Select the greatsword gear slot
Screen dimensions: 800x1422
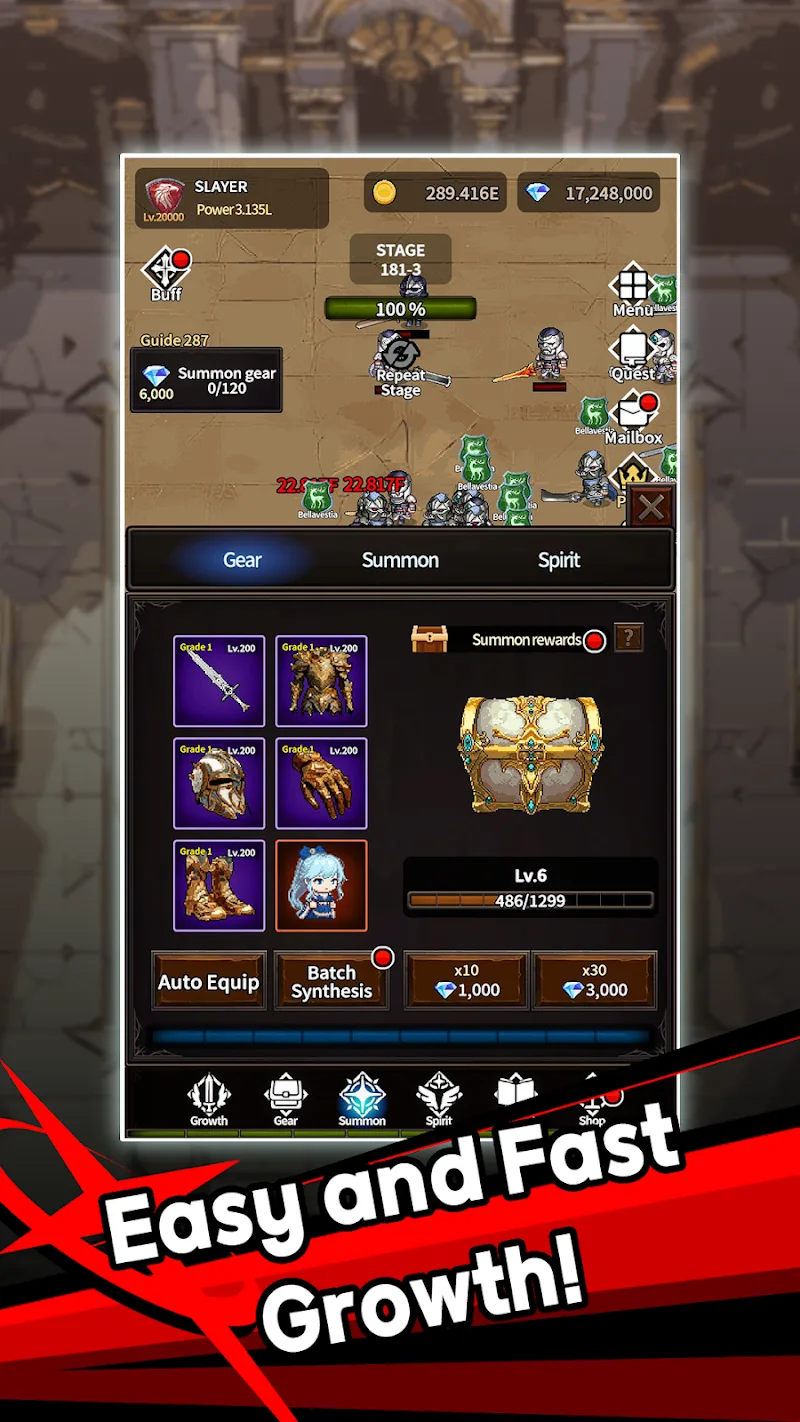[x=219, y=681]
